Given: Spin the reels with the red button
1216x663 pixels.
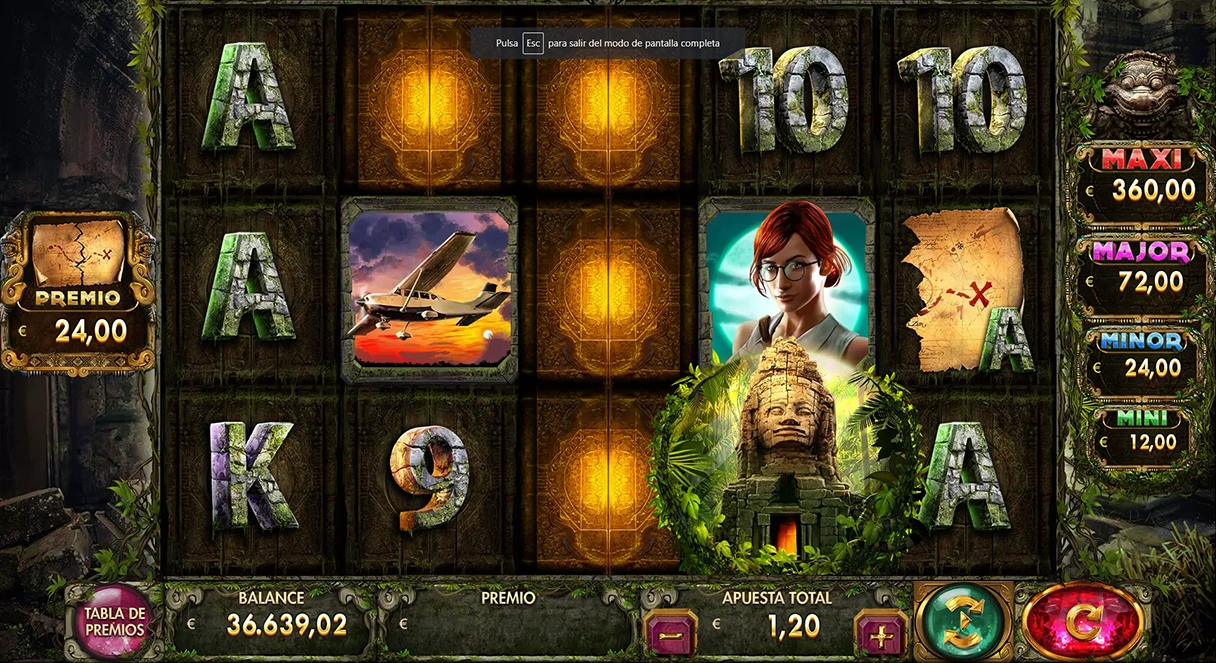Looking at the screenshot, I should coord(1083,621).
